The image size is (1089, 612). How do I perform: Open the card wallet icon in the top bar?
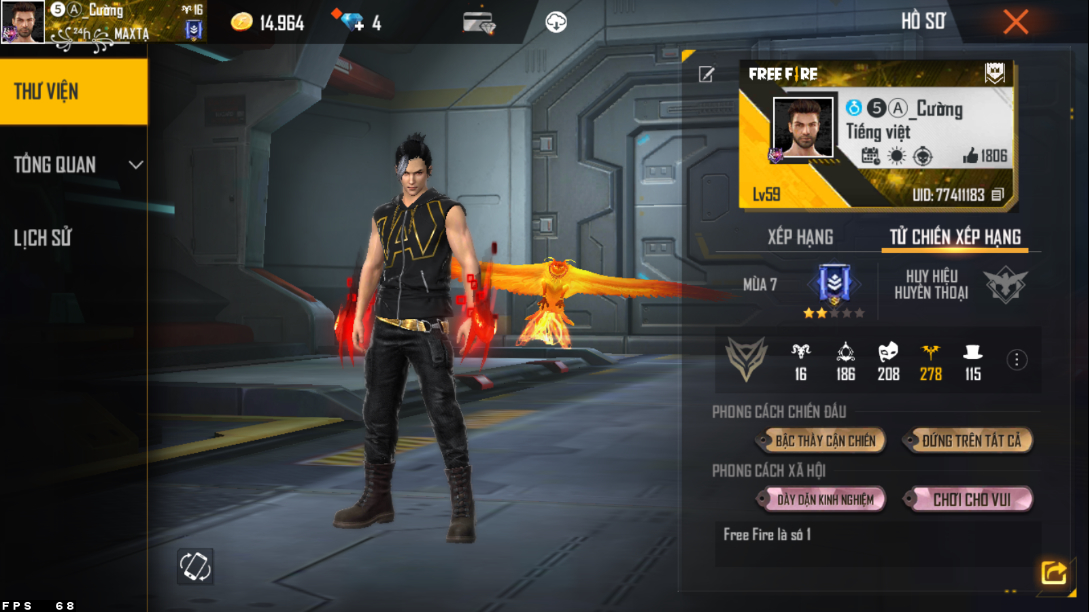coord(479,22)
